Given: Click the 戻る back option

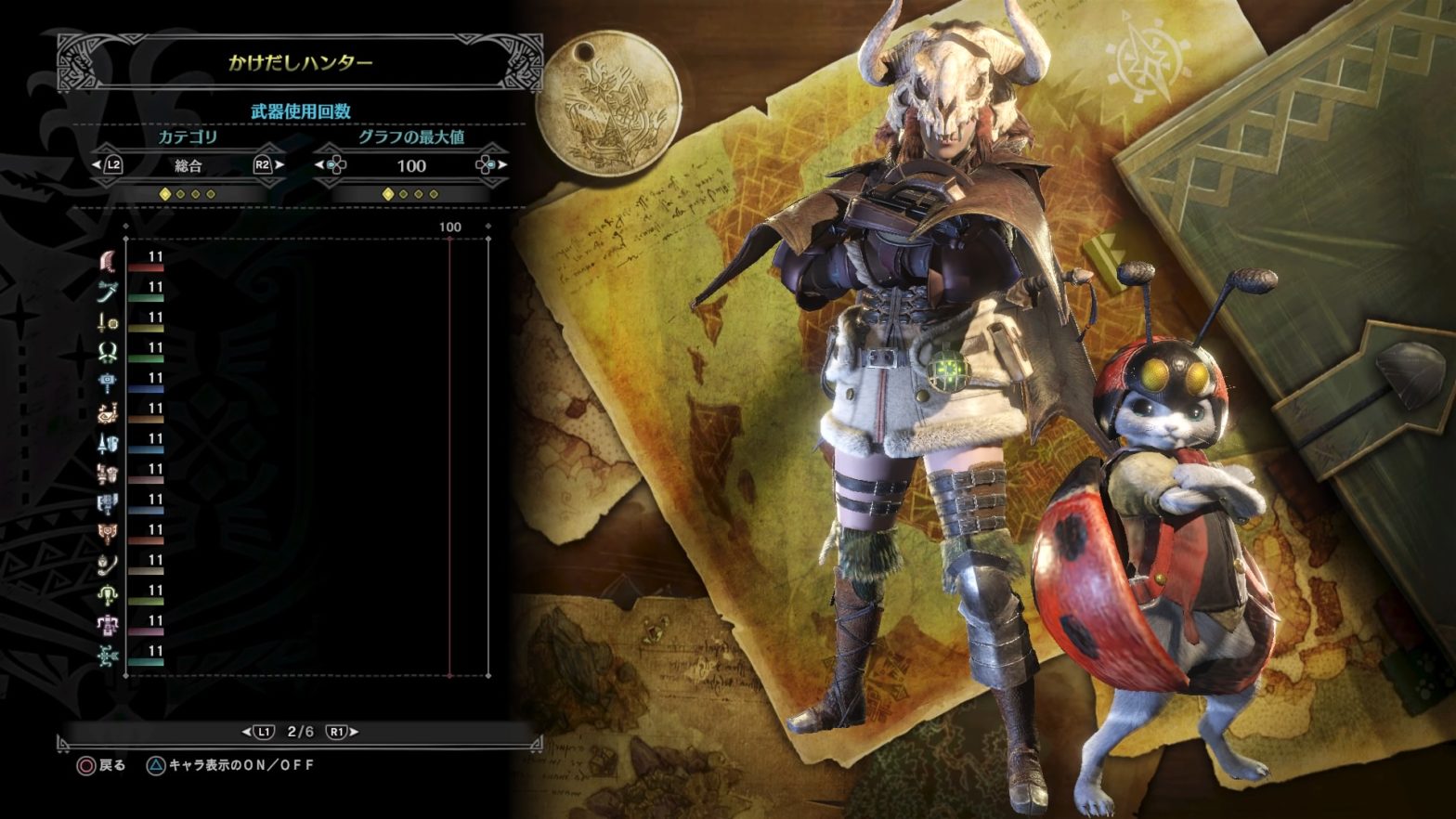Looking at the screenshot, I should click(101, 765).
